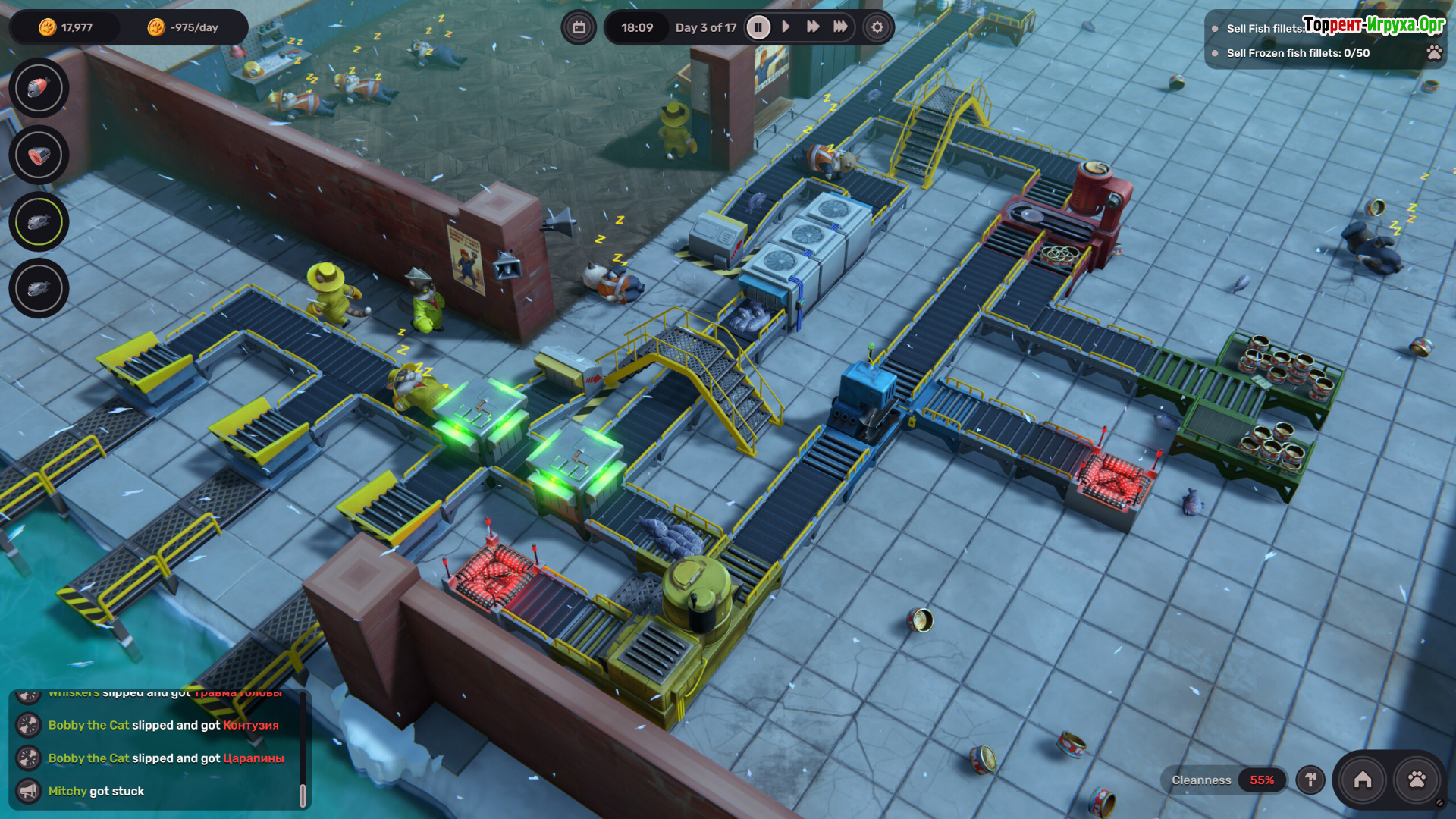Open the hammer build menu
The width and height of the screenshot is (1456, 819).
[x=1310, y=780]
